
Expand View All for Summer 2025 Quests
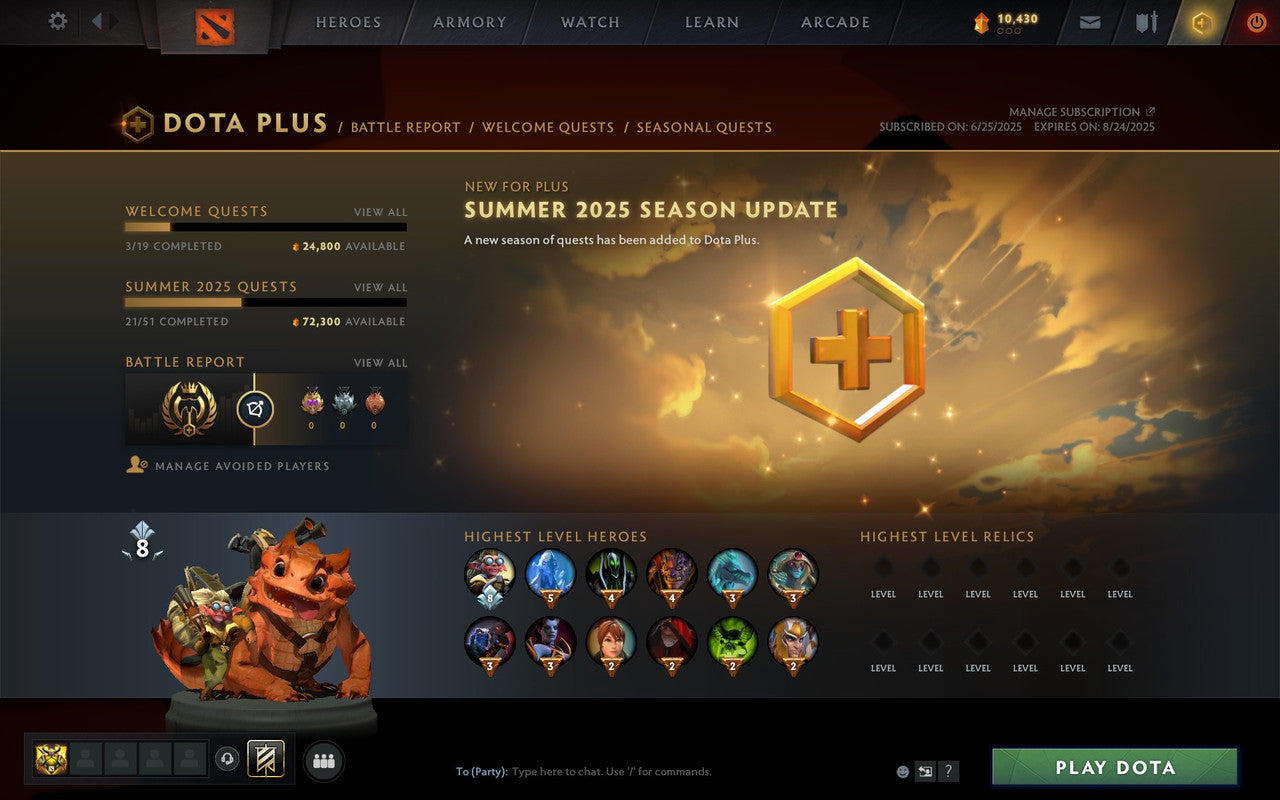pos(381,287)
